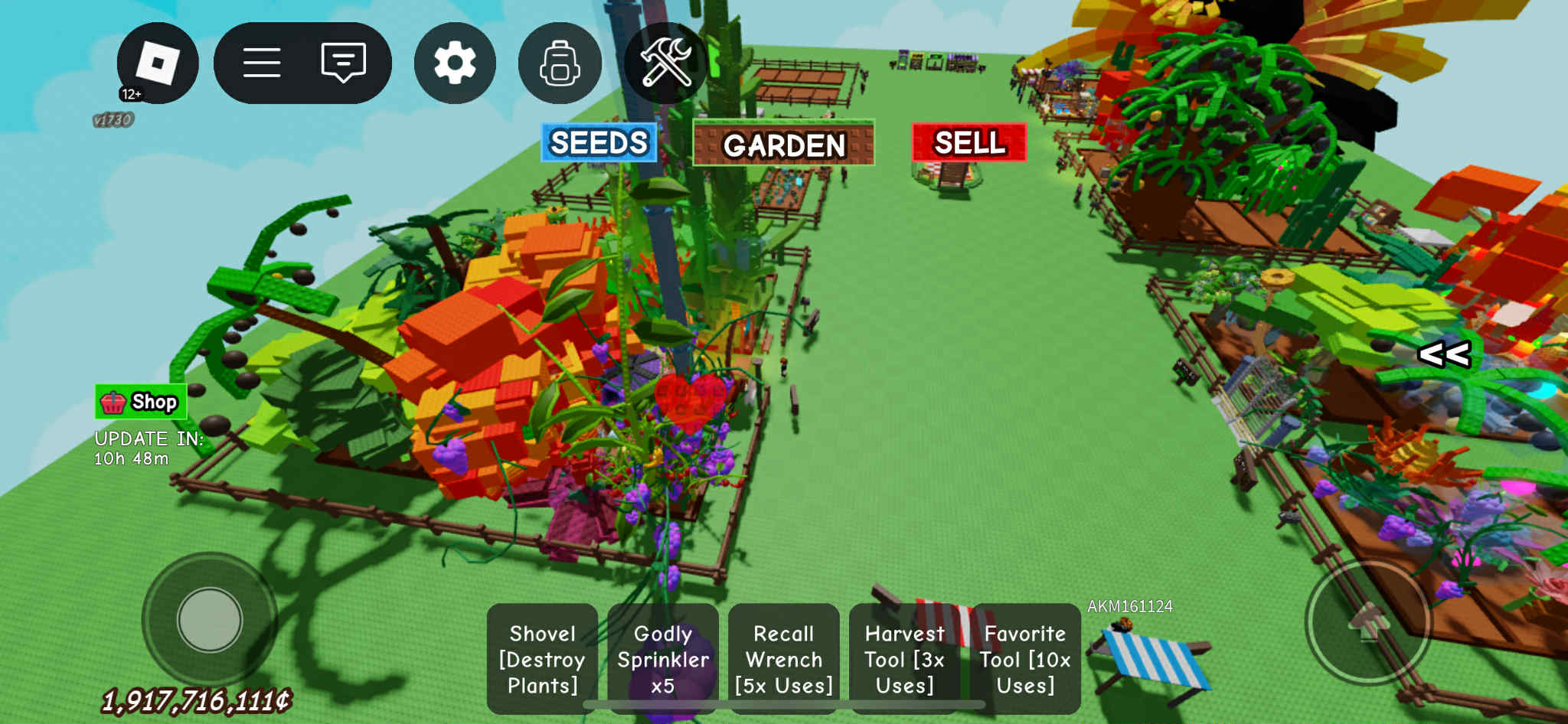Equip the Harvest Tool [3x Uses]
1568x724 pixels.
904,659
